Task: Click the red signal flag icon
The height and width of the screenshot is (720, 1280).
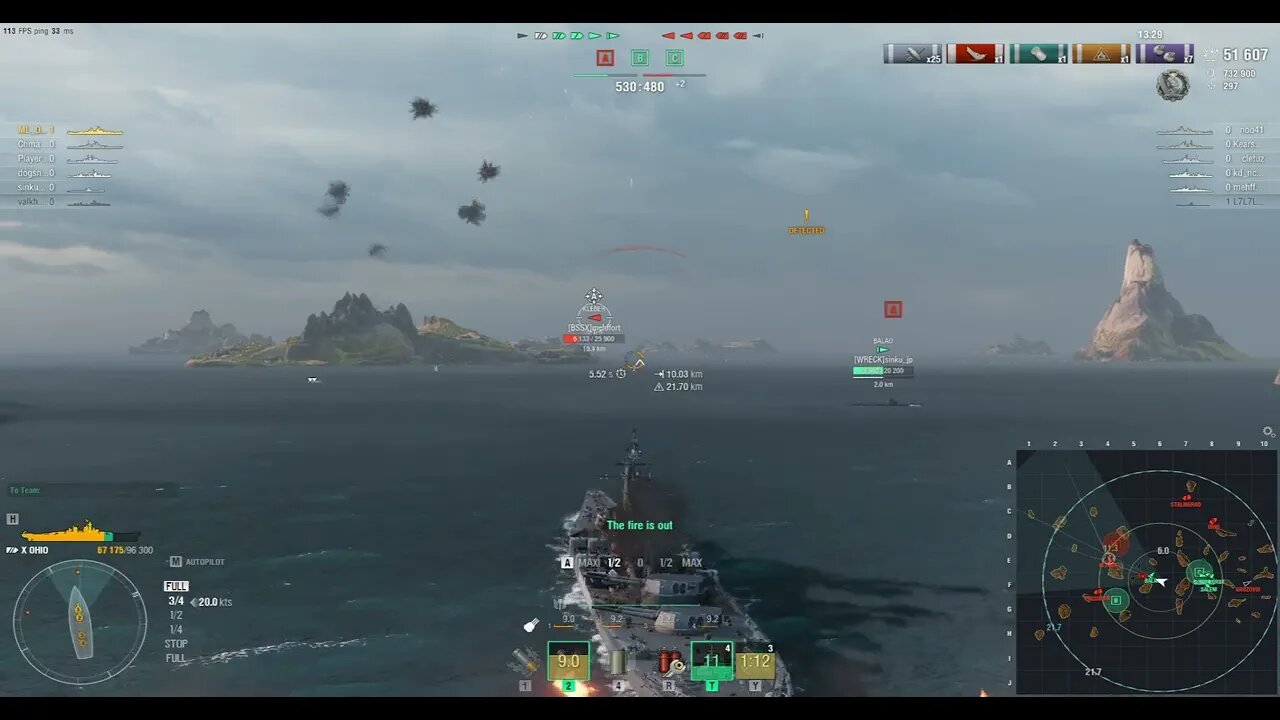Action: [x=975, y=55]
